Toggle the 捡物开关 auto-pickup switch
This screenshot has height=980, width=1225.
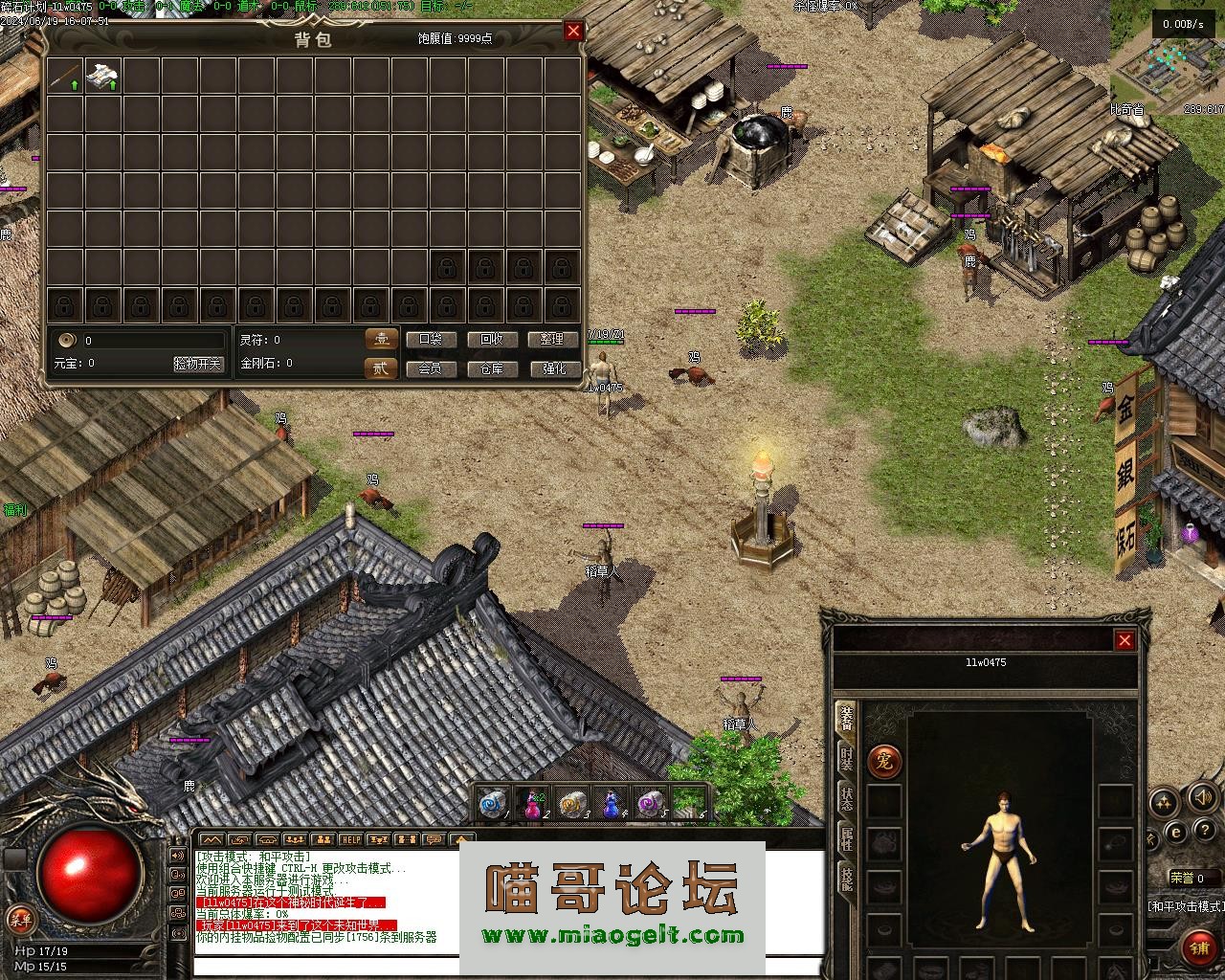(x=197, y=364)
